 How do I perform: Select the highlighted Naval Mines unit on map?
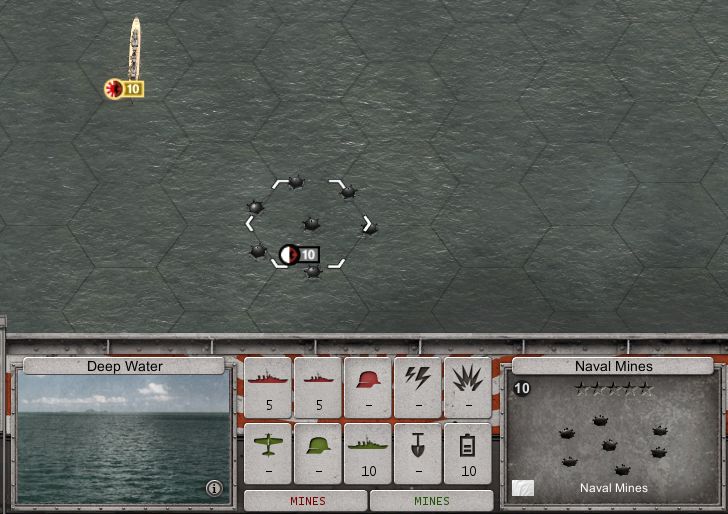(310, 224)
